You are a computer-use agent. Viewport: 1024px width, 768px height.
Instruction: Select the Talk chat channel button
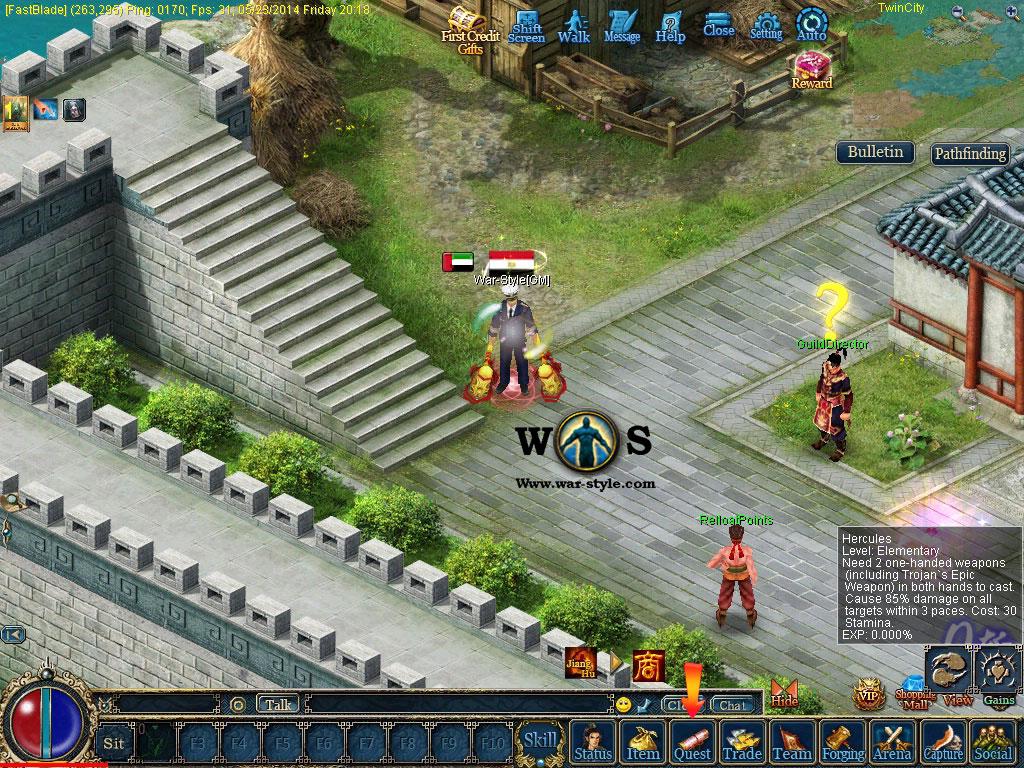[x=278, y=704]
